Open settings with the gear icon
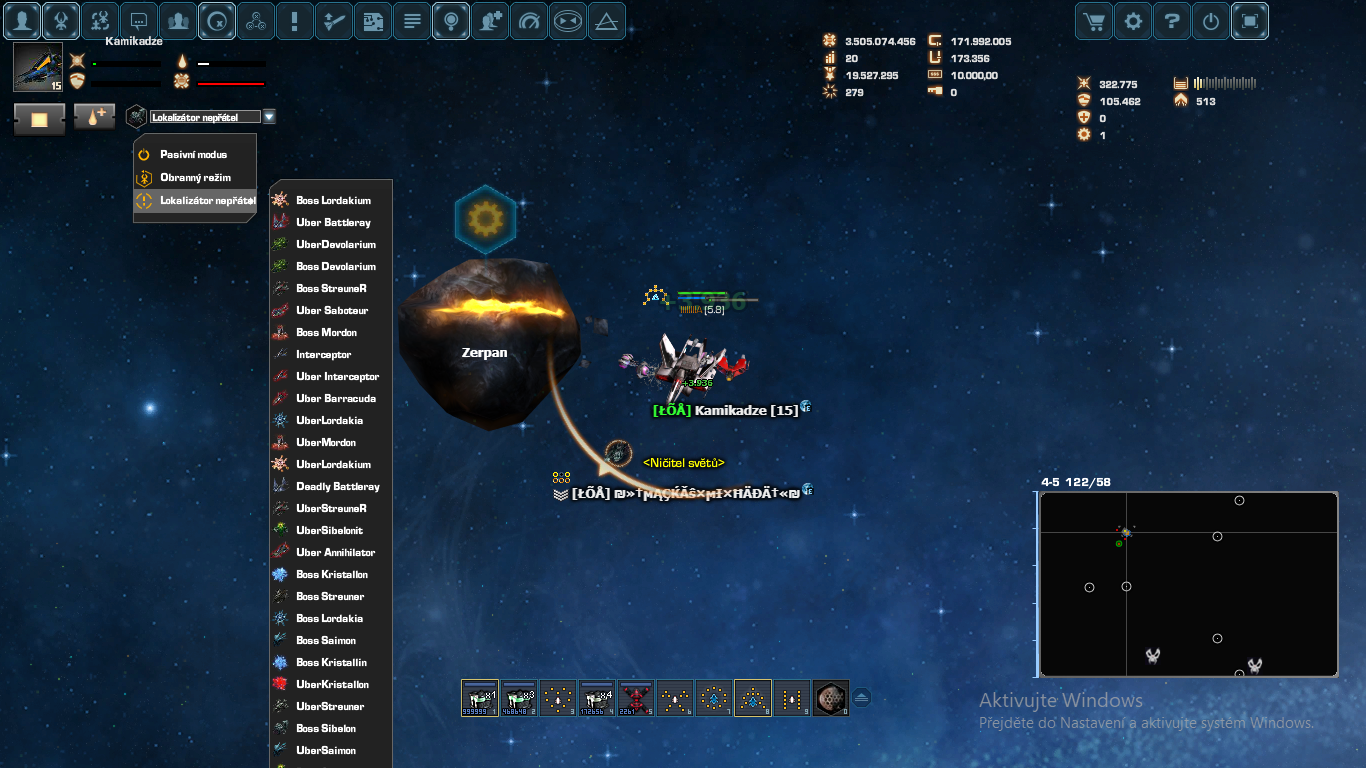 coord(1133,21)
